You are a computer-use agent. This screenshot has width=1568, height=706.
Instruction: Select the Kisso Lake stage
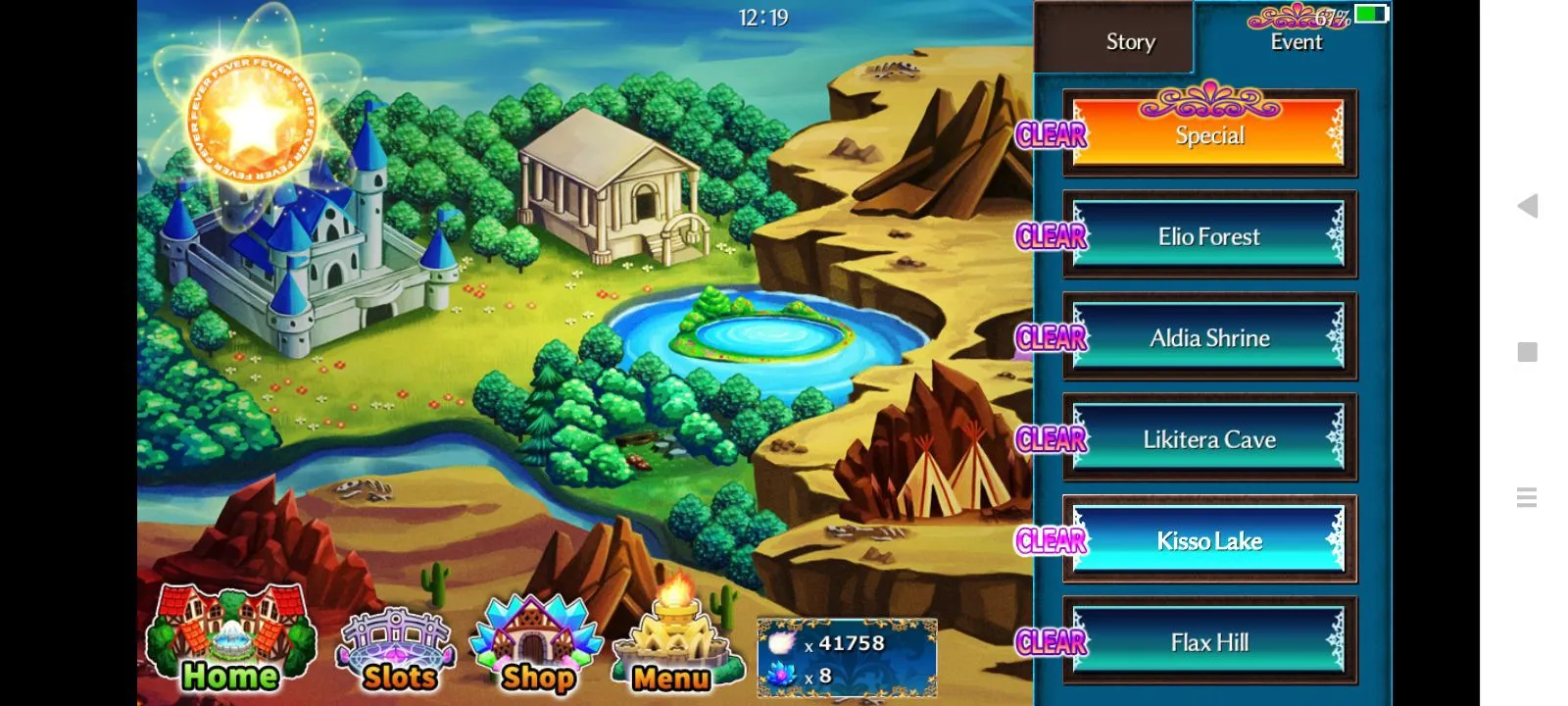[1209, 540]
